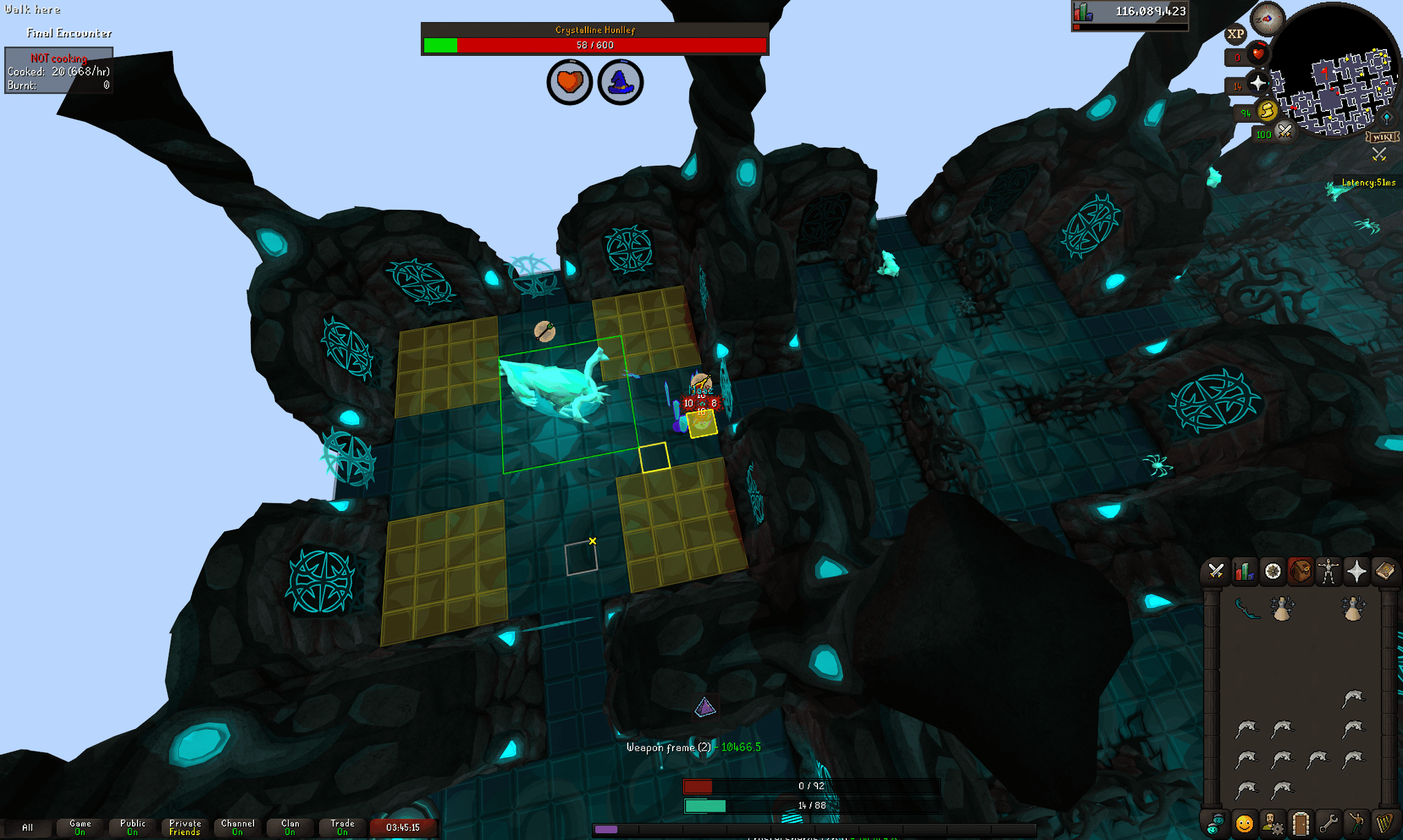Select the Walk here menu option
The width and height of the screenshot is (1403, 840).
click(31, 9)
